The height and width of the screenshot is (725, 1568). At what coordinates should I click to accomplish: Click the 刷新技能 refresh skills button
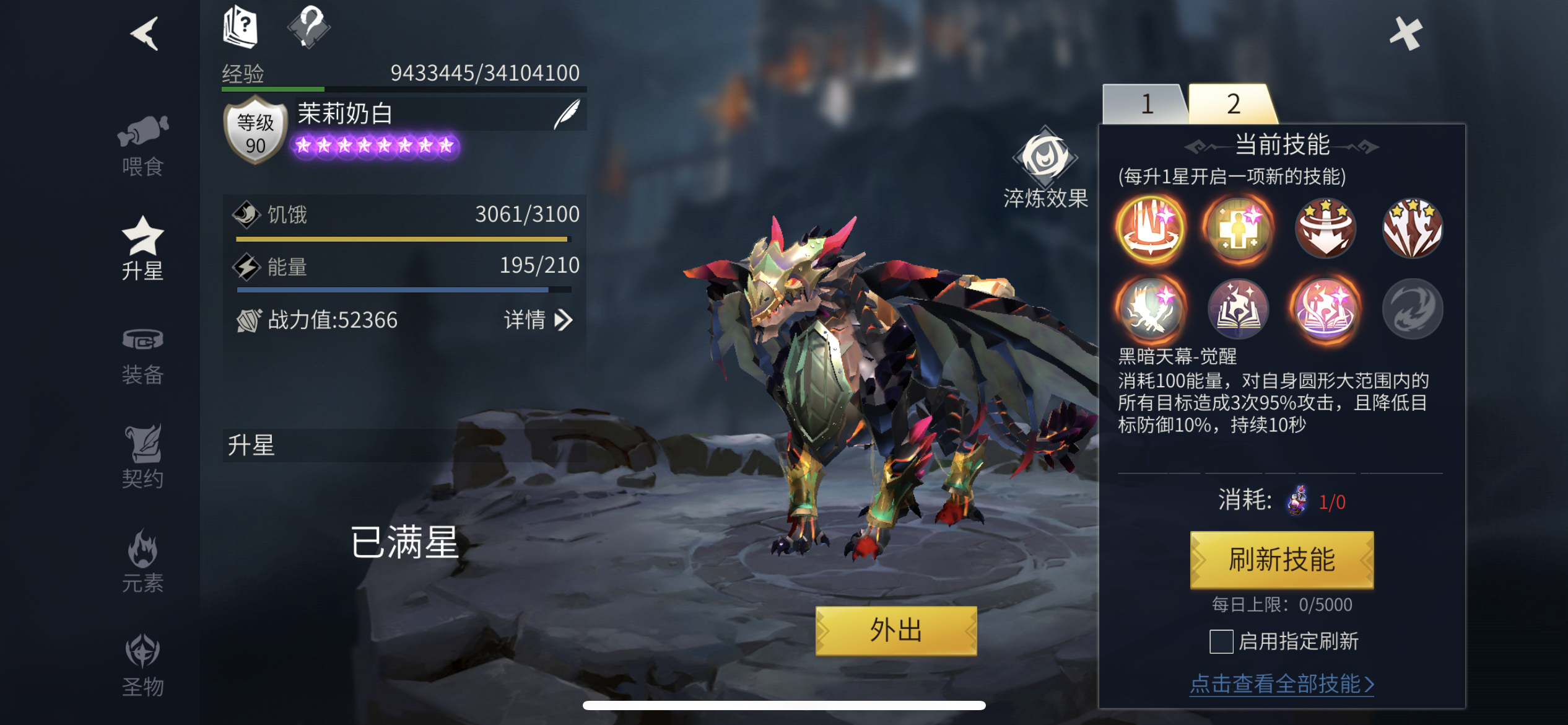coord(1281,560)
